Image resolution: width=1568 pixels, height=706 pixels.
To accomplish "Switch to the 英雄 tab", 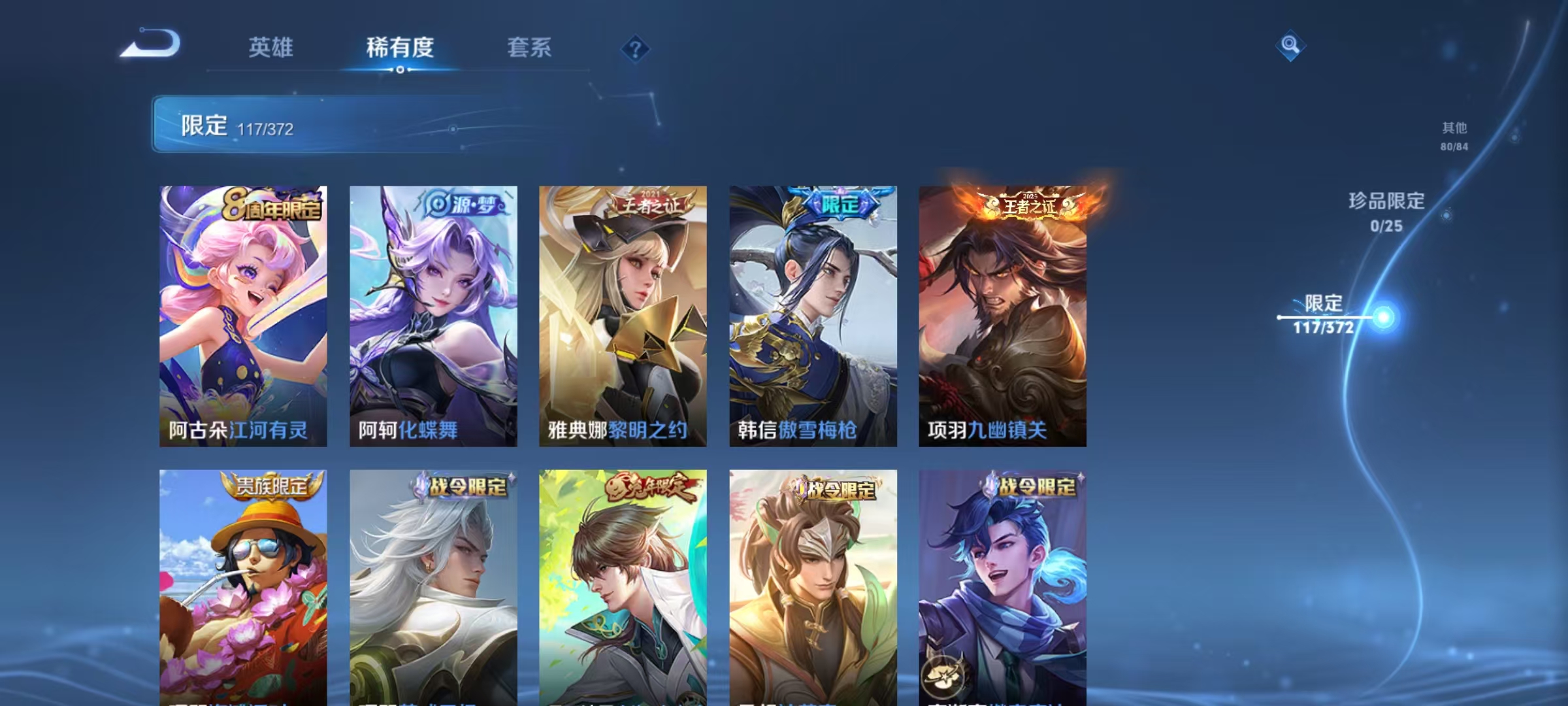I will tap(272, 48).
